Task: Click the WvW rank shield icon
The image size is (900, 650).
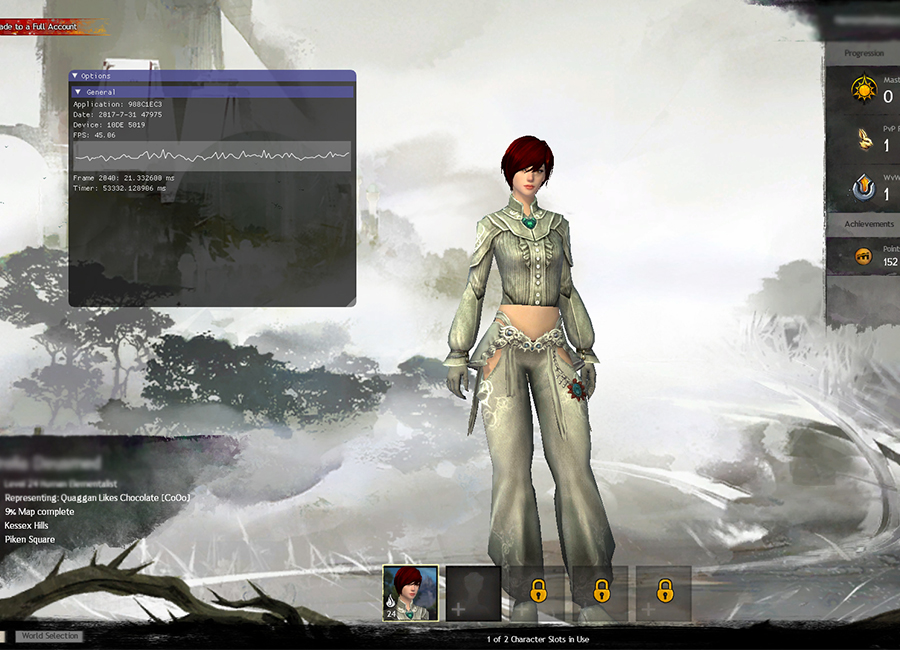Action: 863,189
